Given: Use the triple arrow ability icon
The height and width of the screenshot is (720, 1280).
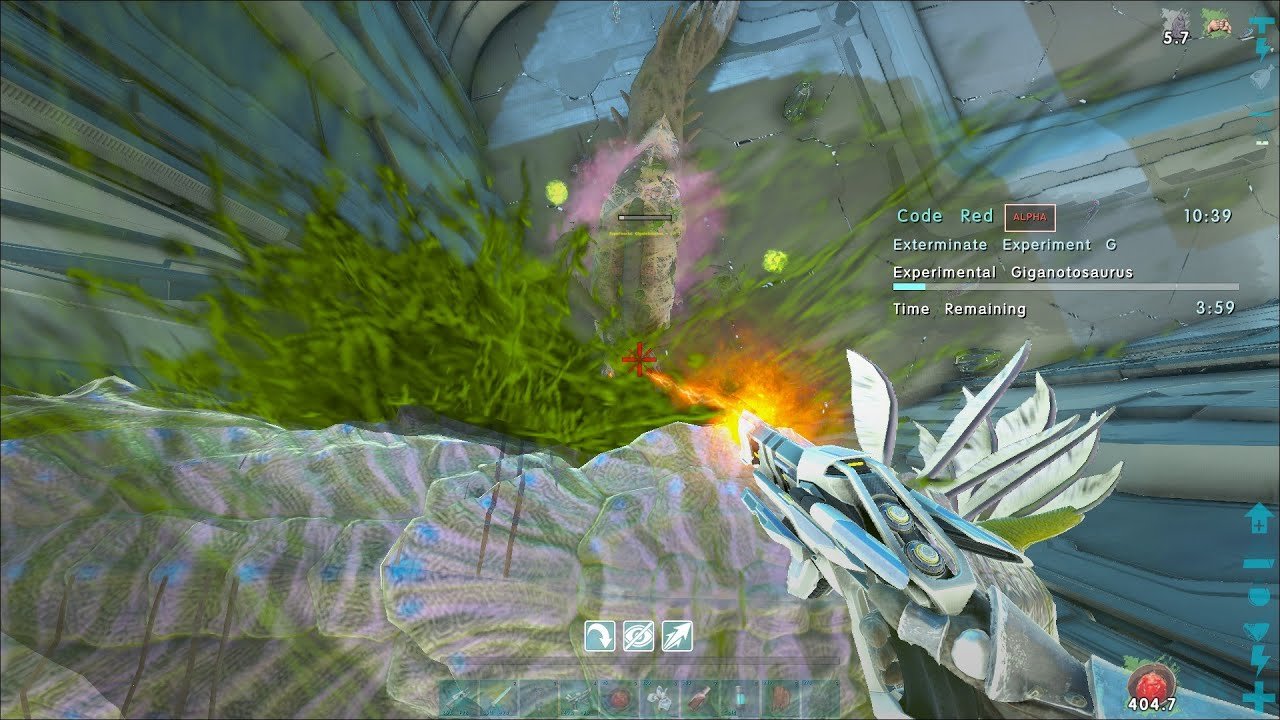Looking at the screenshot, I should (x=677, y=636).
